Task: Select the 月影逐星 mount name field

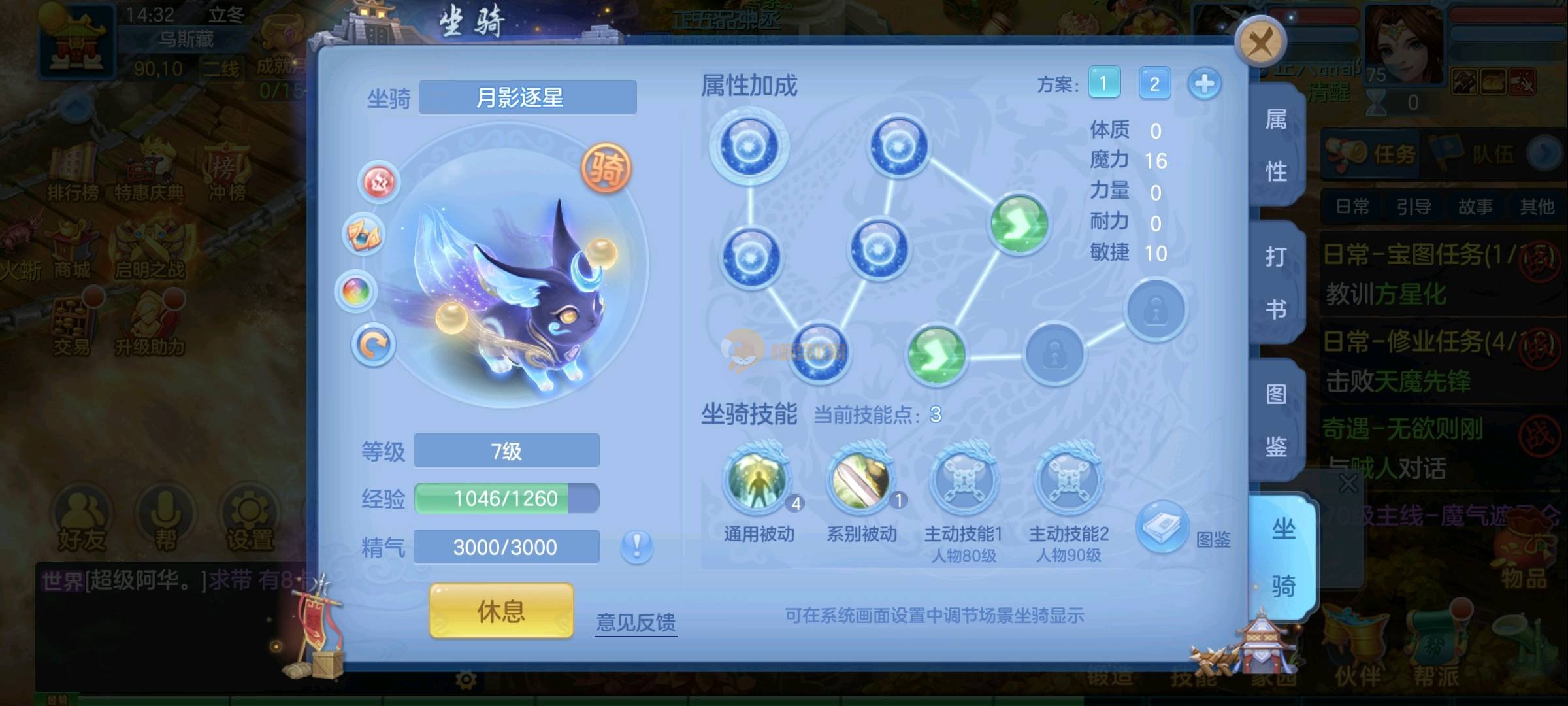Action: [x=527, y=98]
